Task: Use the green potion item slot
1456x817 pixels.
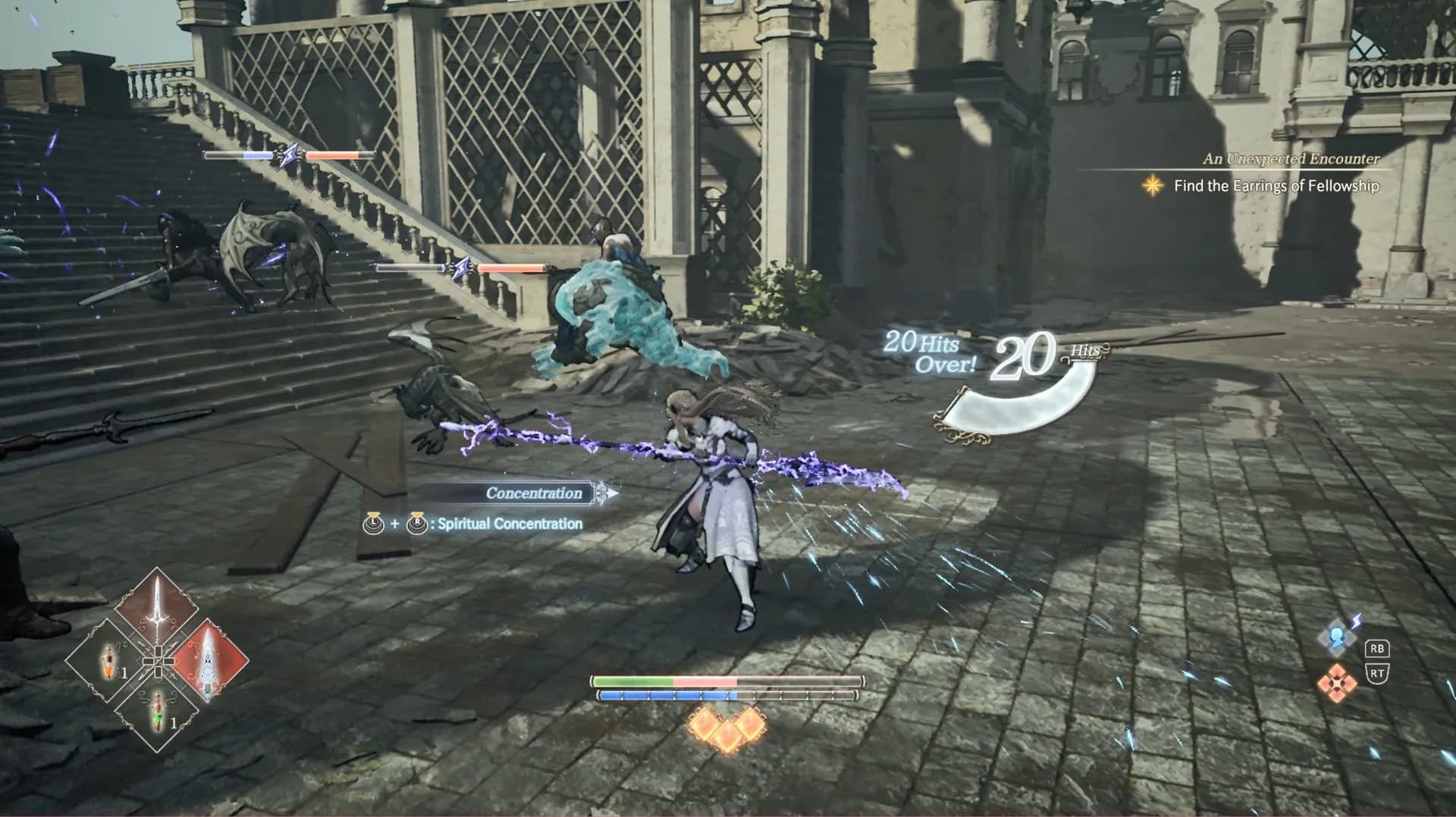Action: click(x=158, y=712)
